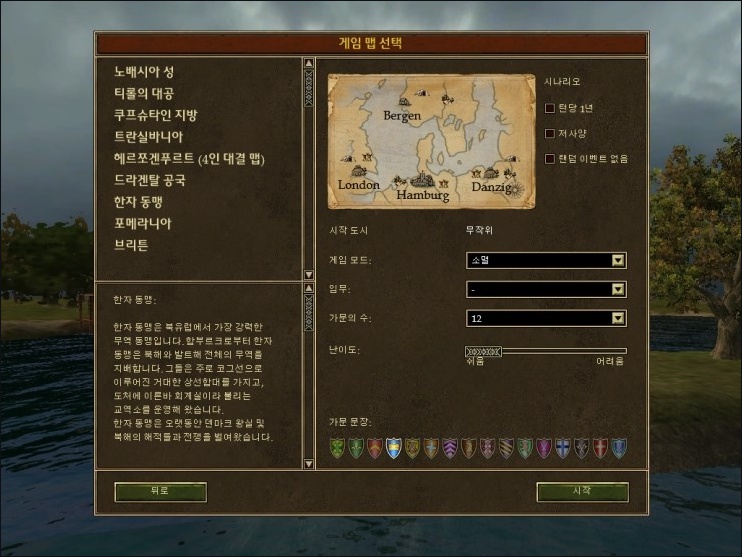Open the 게임 모드 dropdown
Viewport: 742px width, 557px height.
[546, 261]
